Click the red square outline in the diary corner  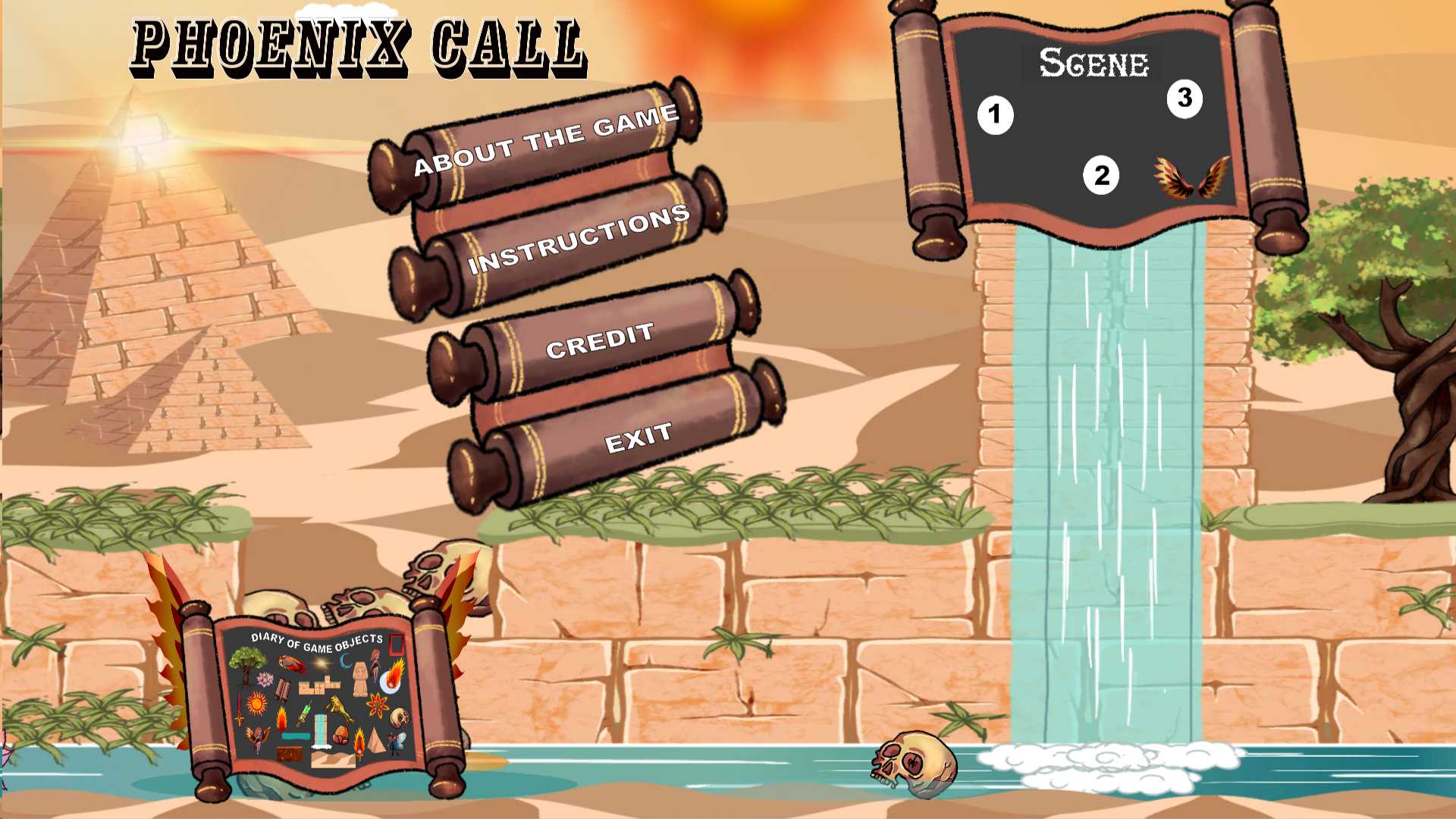(396, 644)
